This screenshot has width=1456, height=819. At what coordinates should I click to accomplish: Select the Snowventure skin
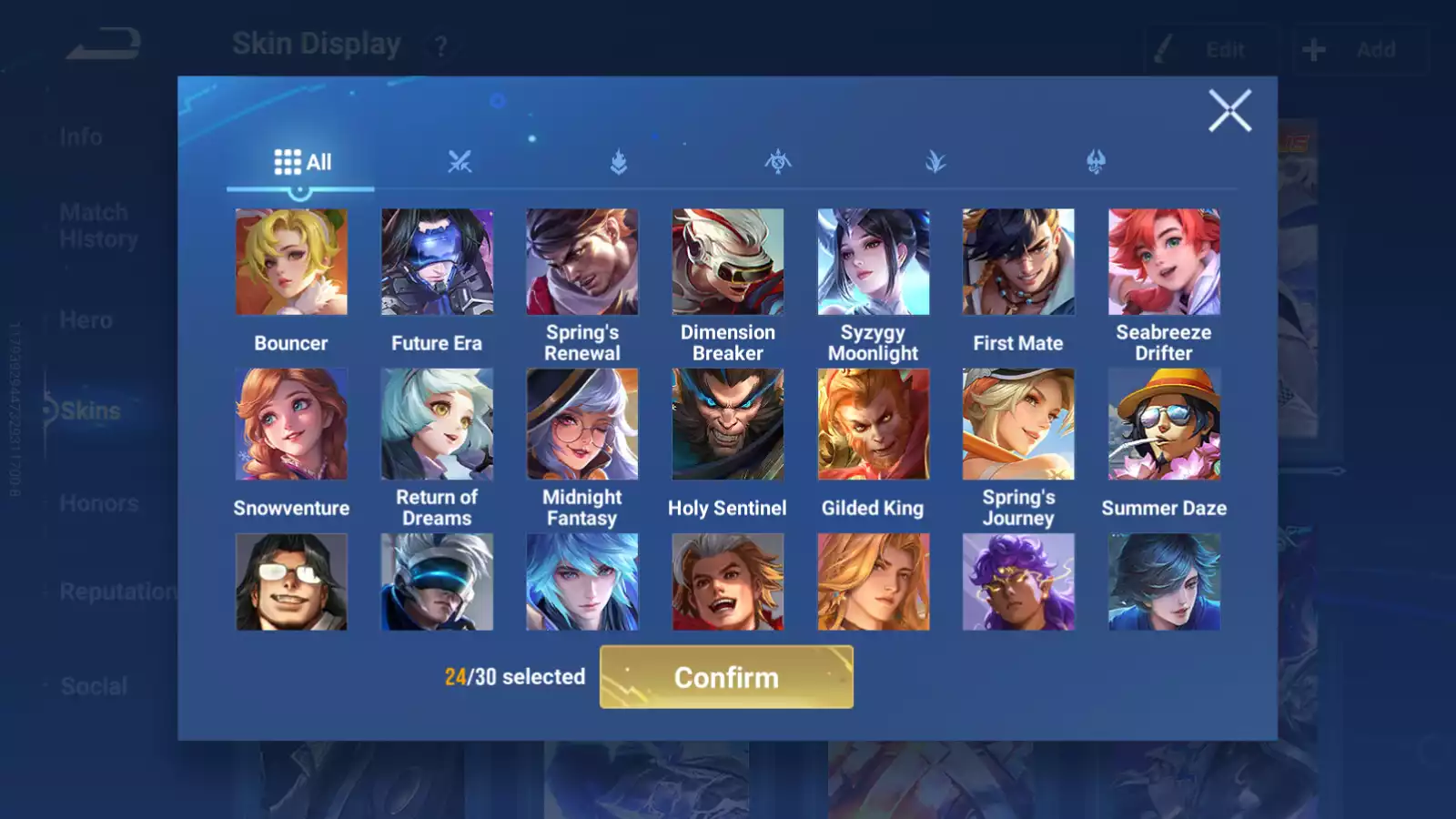click(x=291, y=424)
